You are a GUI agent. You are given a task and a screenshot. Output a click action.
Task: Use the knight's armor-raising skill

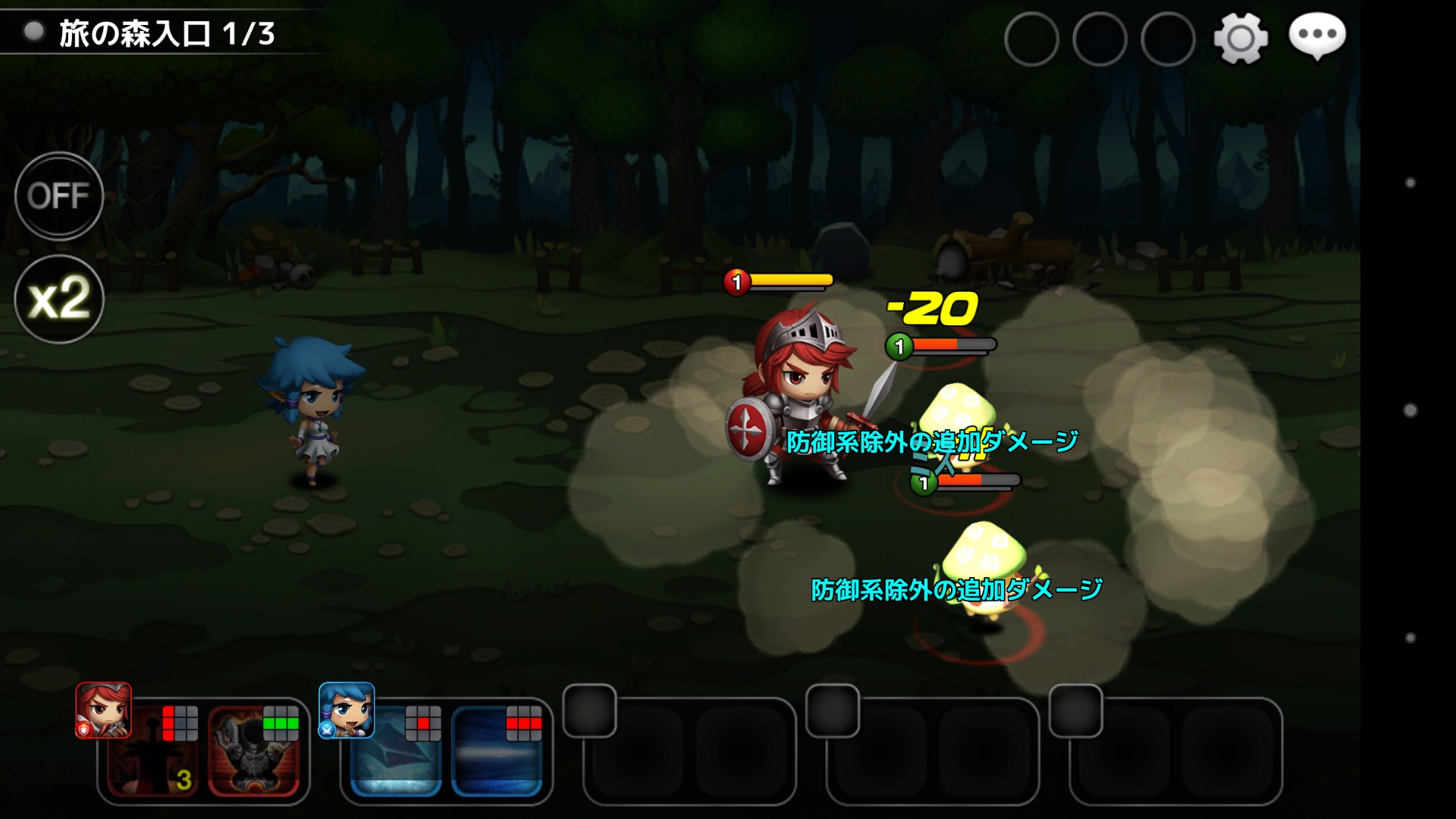(254, 752)
